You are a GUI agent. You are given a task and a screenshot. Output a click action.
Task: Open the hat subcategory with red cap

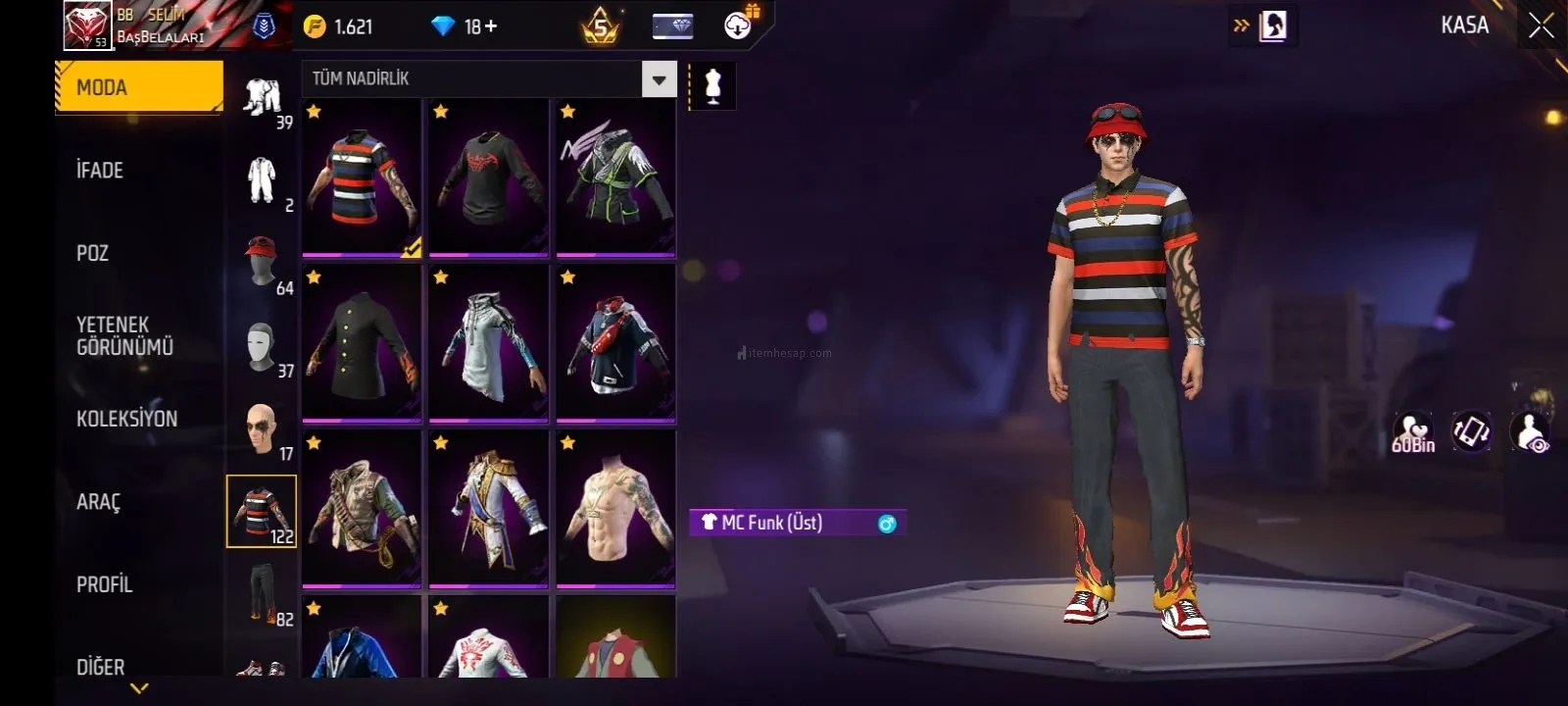[262, 262]
